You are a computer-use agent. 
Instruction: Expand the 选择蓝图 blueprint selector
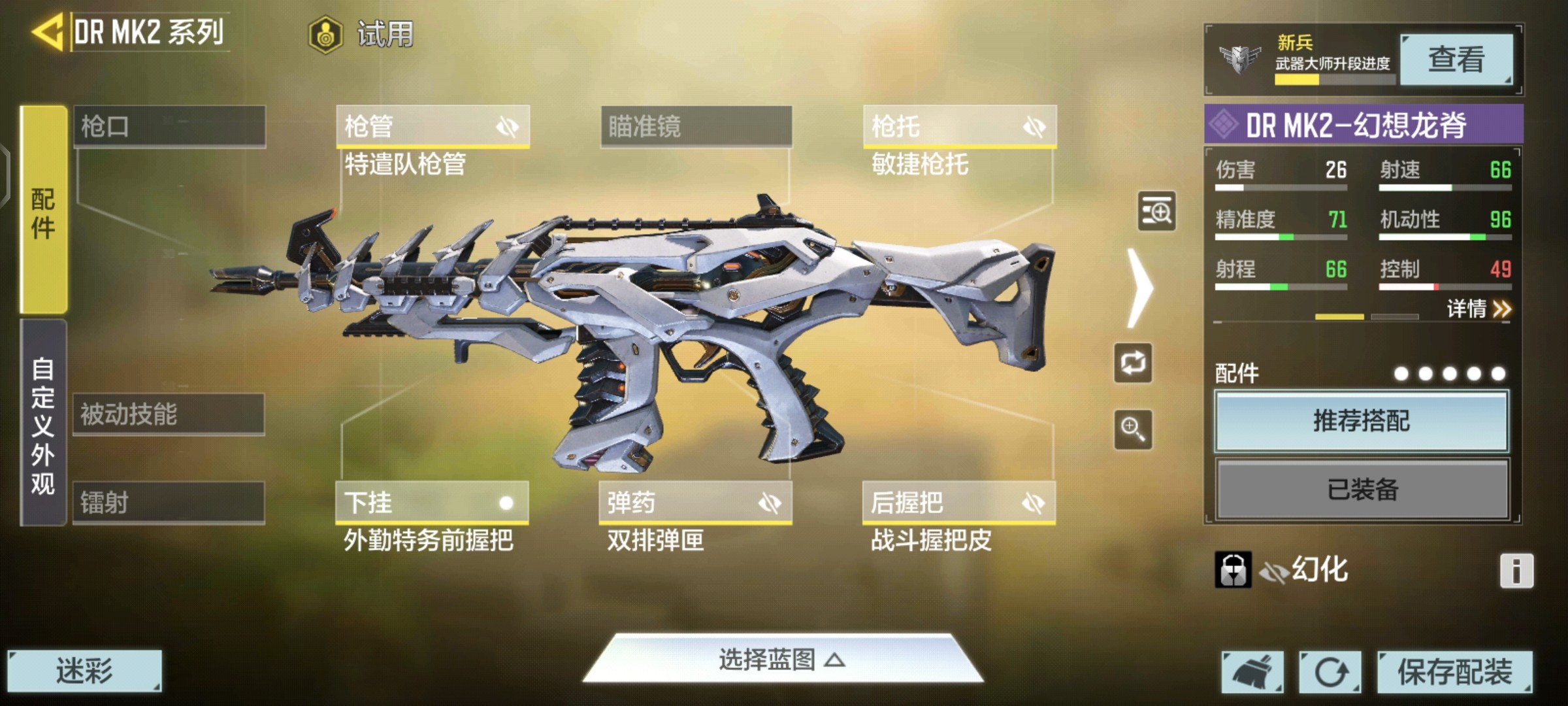tap(782, 660)
